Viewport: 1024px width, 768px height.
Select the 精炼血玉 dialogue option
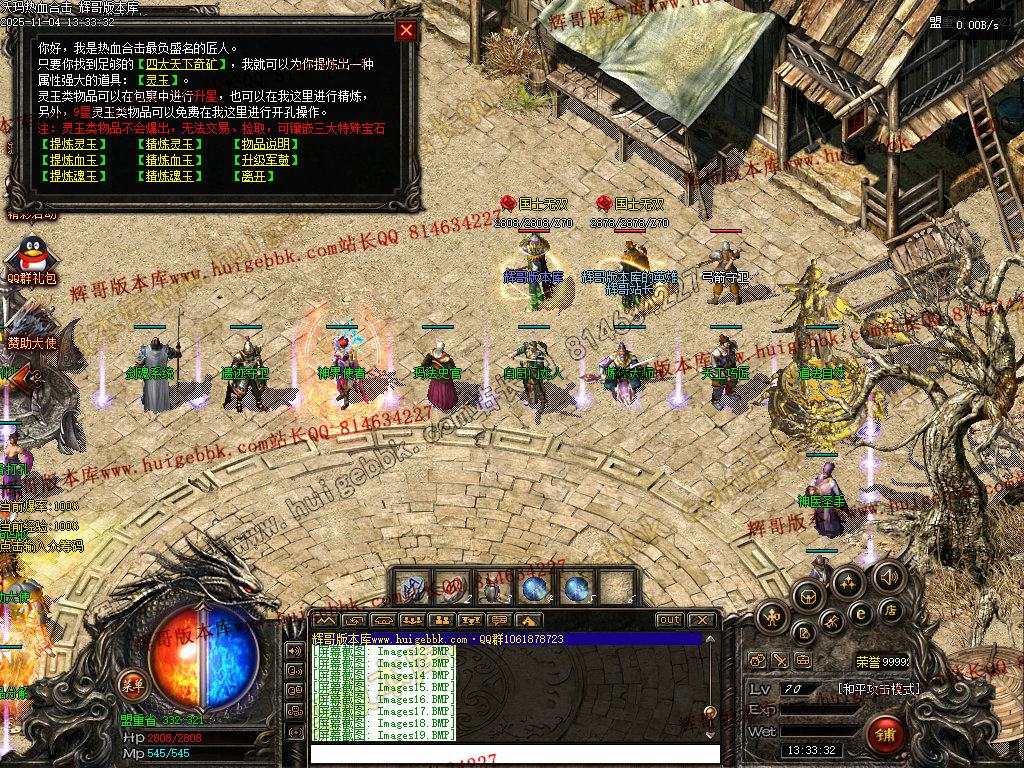coord(168,160)
